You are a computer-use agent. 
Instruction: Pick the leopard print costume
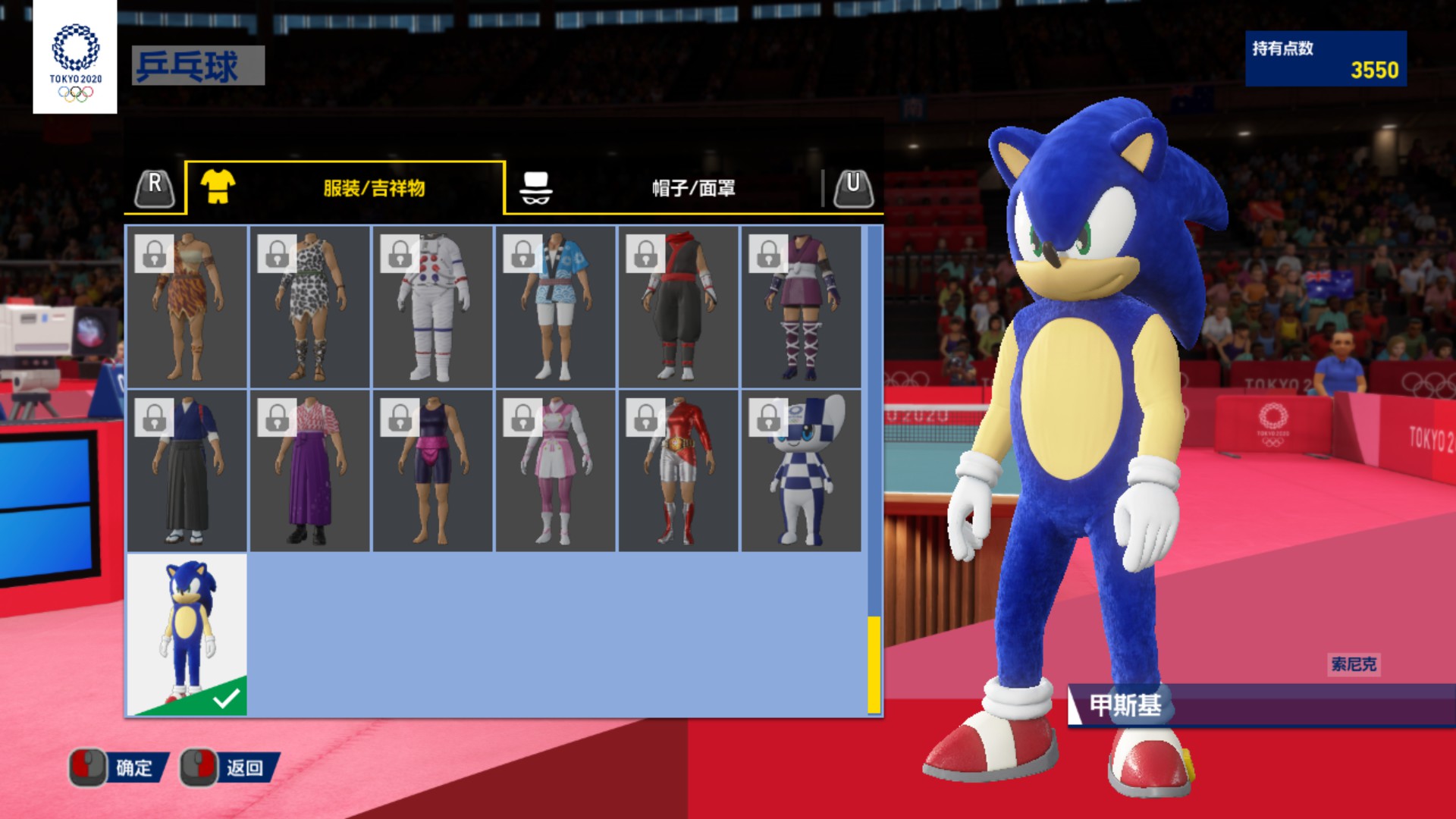click(310, 306)
